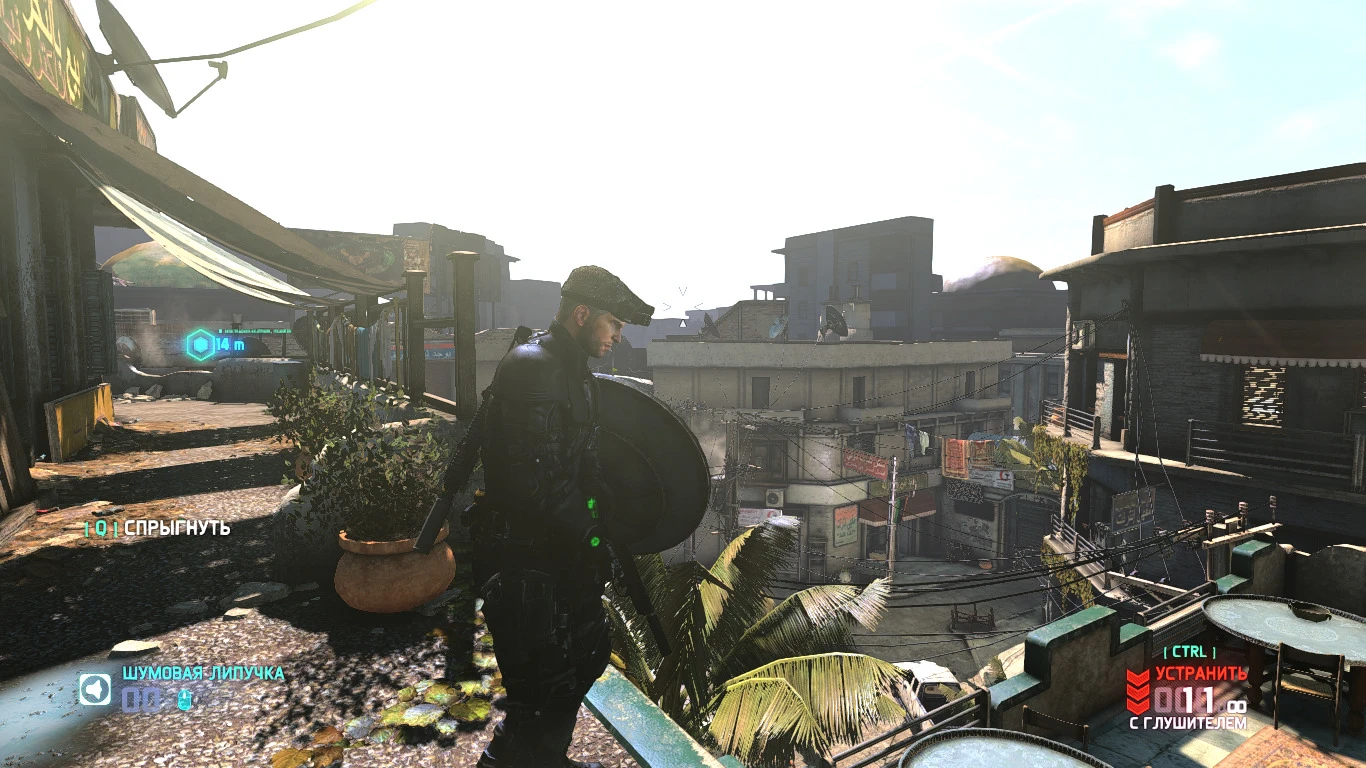Click the hexagonal objective marker icon
The height and width of the screenshot is (768, 1366).
coord(200,343)
